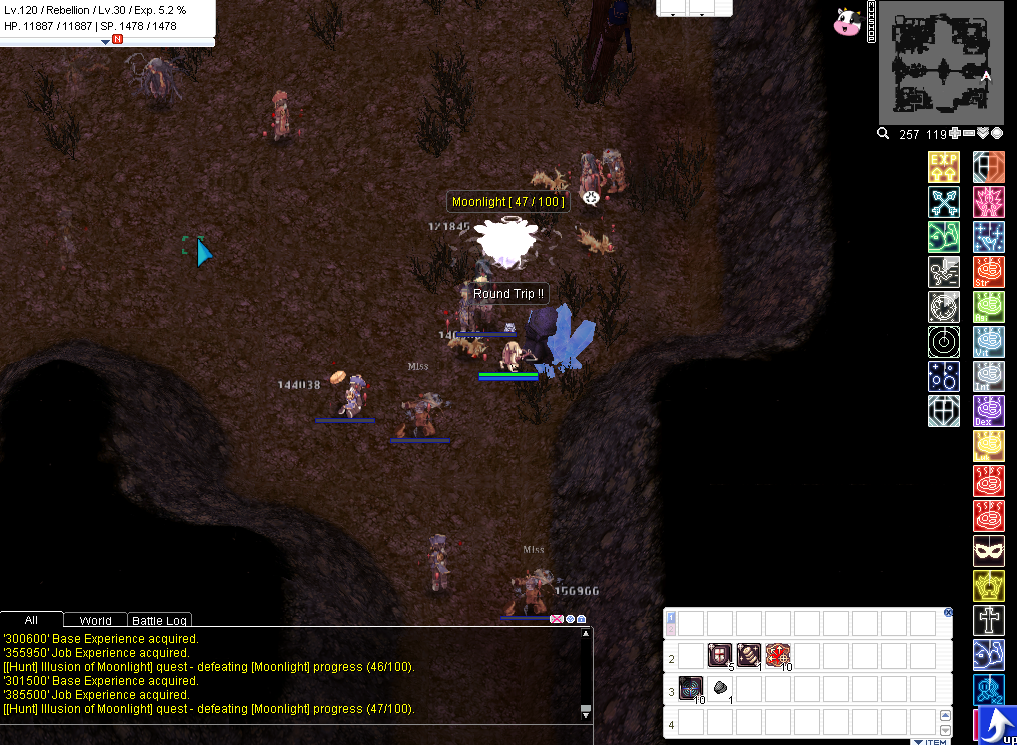Use the gray stone item slot

coord(720,688)
